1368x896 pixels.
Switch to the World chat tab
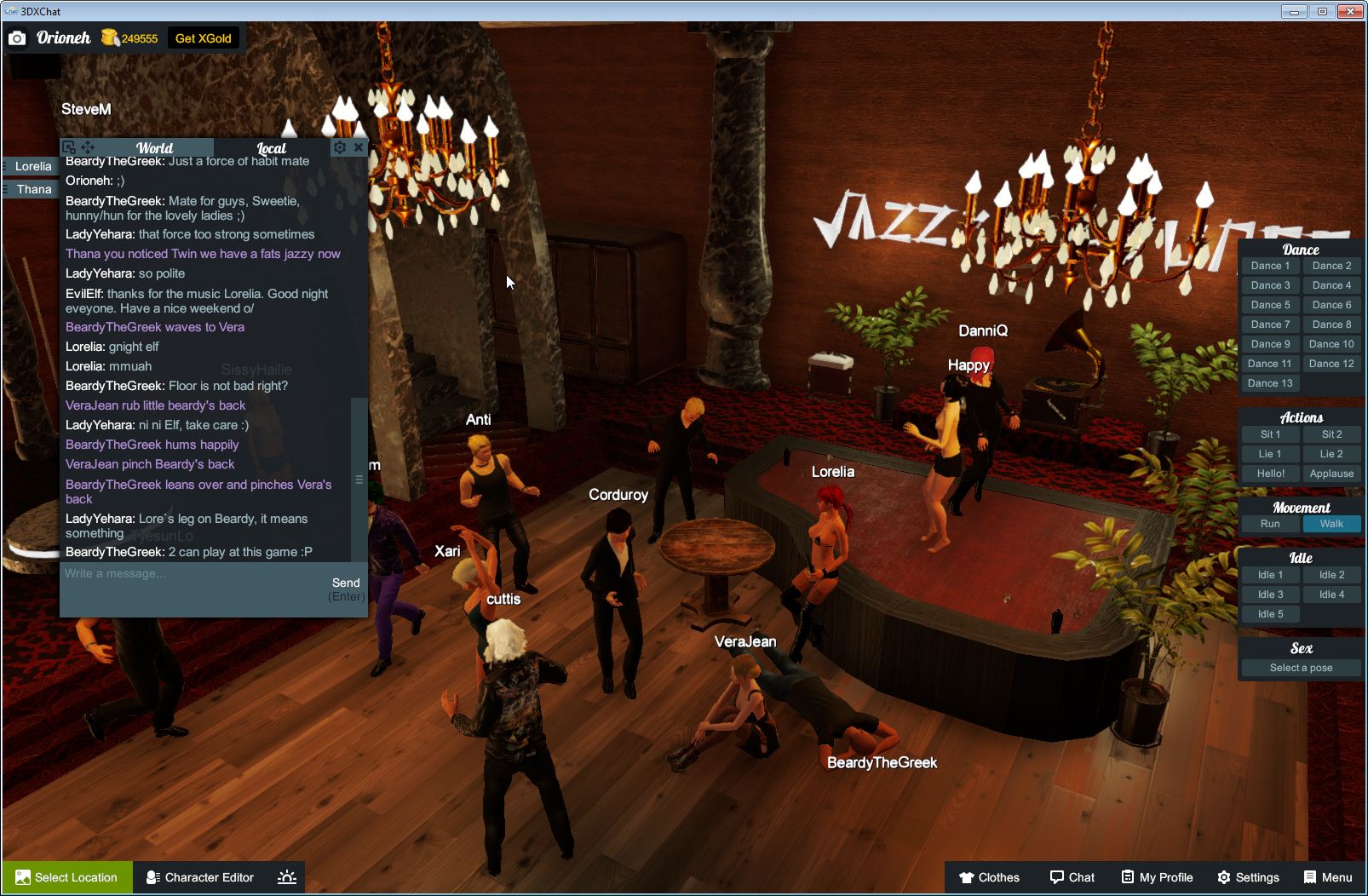pos(154,146)
